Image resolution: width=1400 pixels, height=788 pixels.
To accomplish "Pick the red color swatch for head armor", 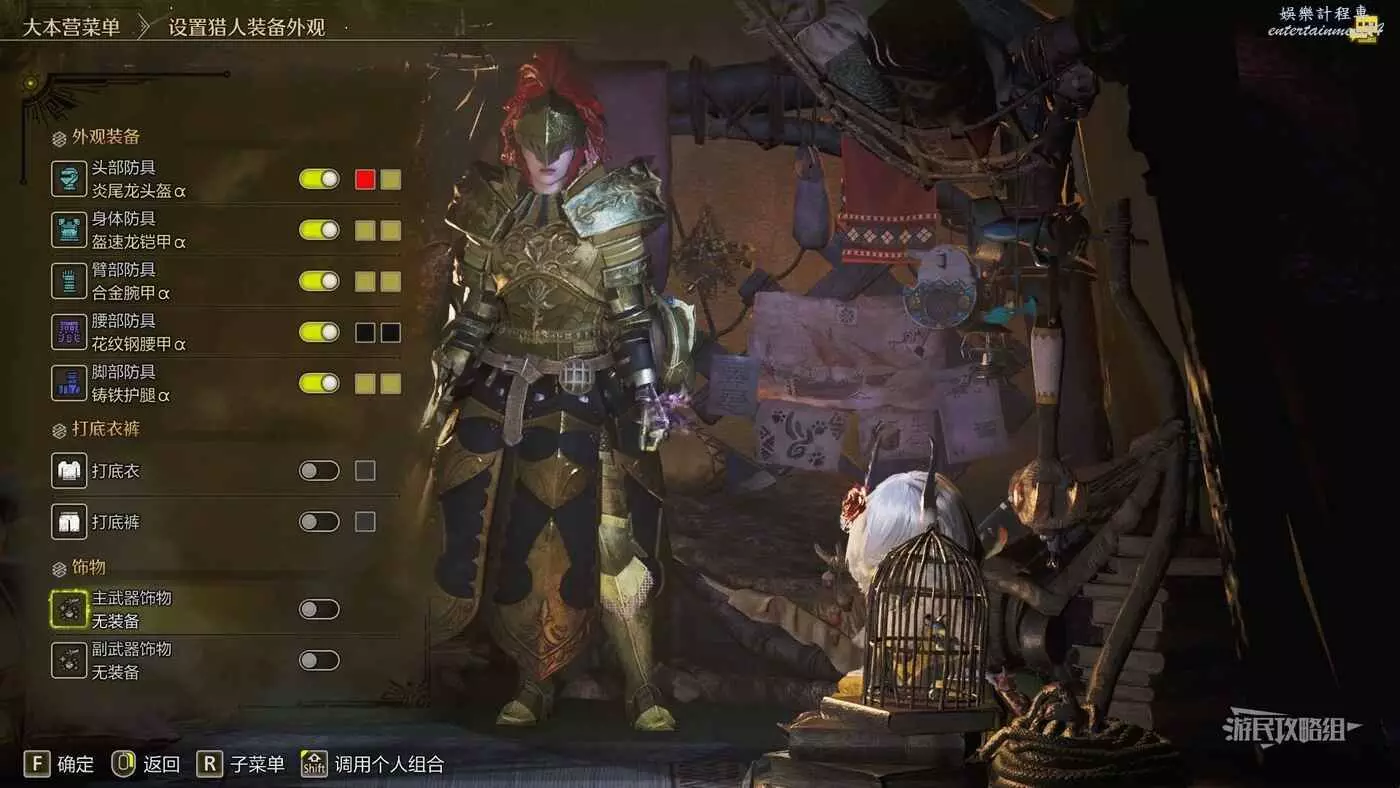I will [x=365, y=179].
